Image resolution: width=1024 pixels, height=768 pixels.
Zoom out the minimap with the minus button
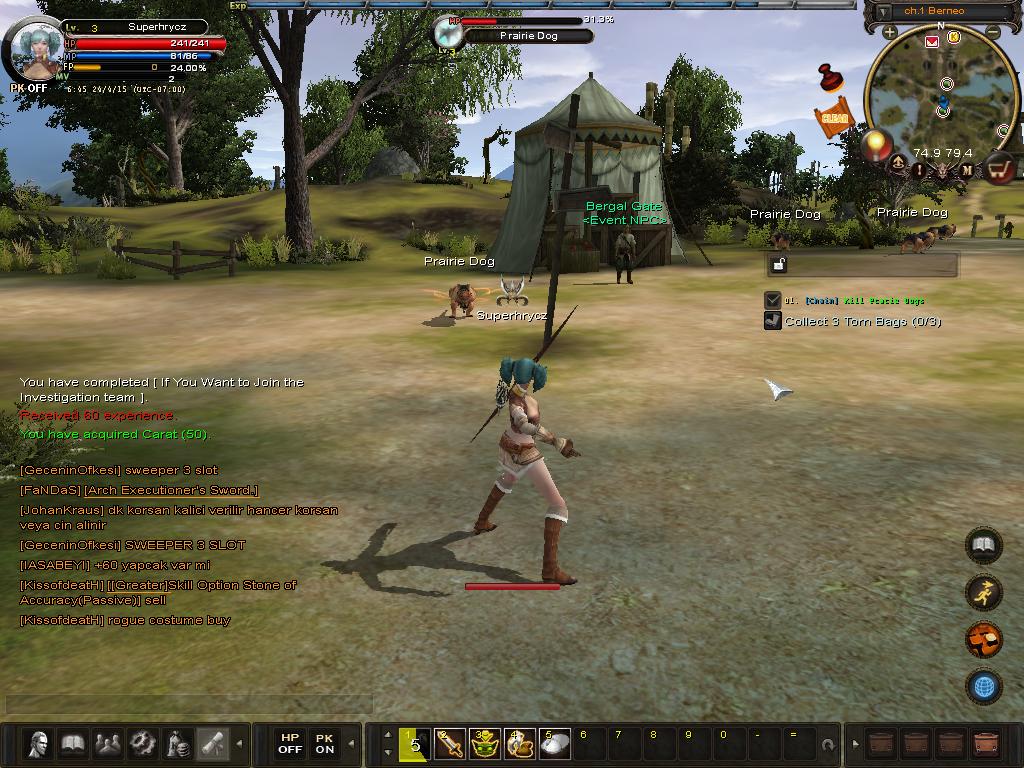click(x=993, y=33)
